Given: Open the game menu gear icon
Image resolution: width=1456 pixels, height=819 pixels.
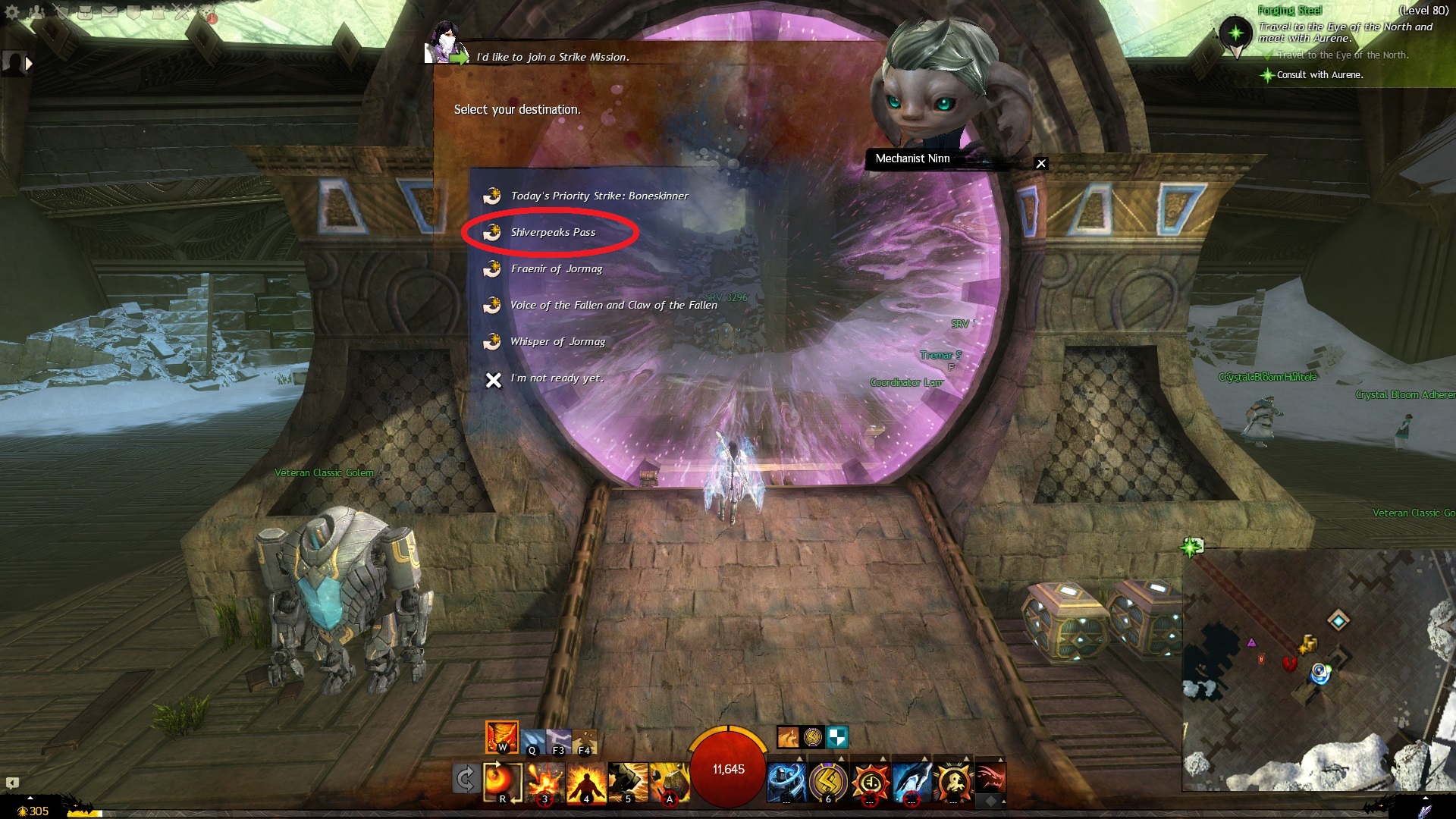Looking at the screenshot, I should (12, 12).
